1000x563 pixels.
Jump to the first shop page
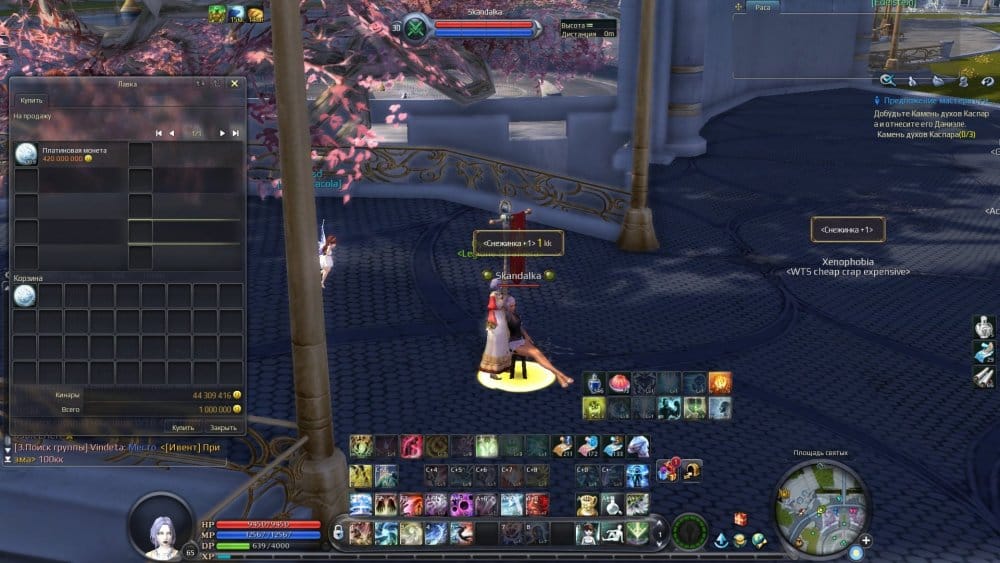point(158,133)
